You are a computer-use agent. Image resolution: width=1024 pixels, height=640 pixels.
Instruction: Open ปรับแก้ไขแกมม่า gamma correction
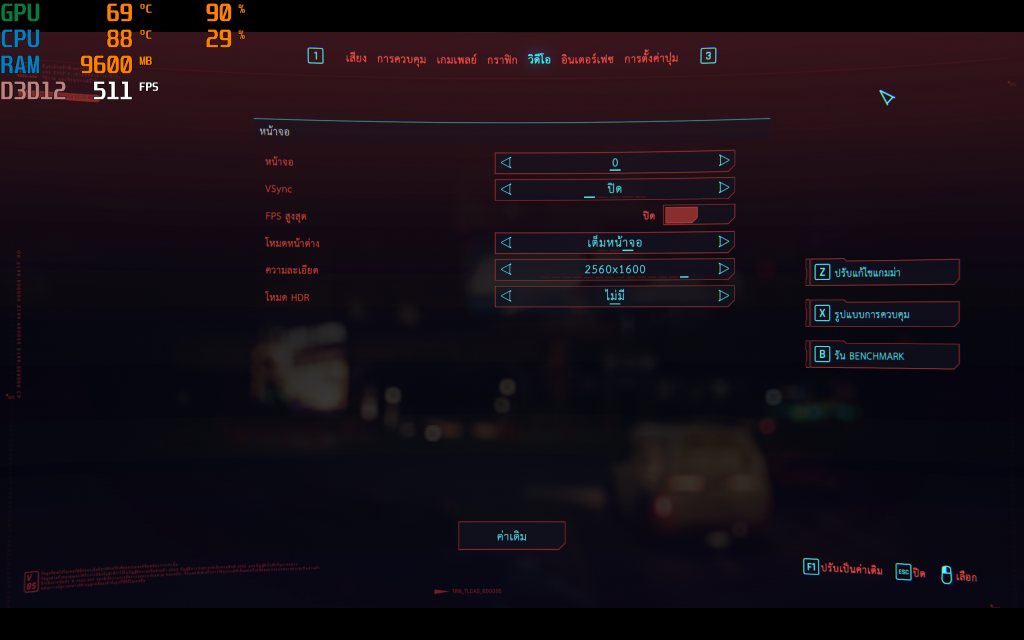click(x=882, y=272)
